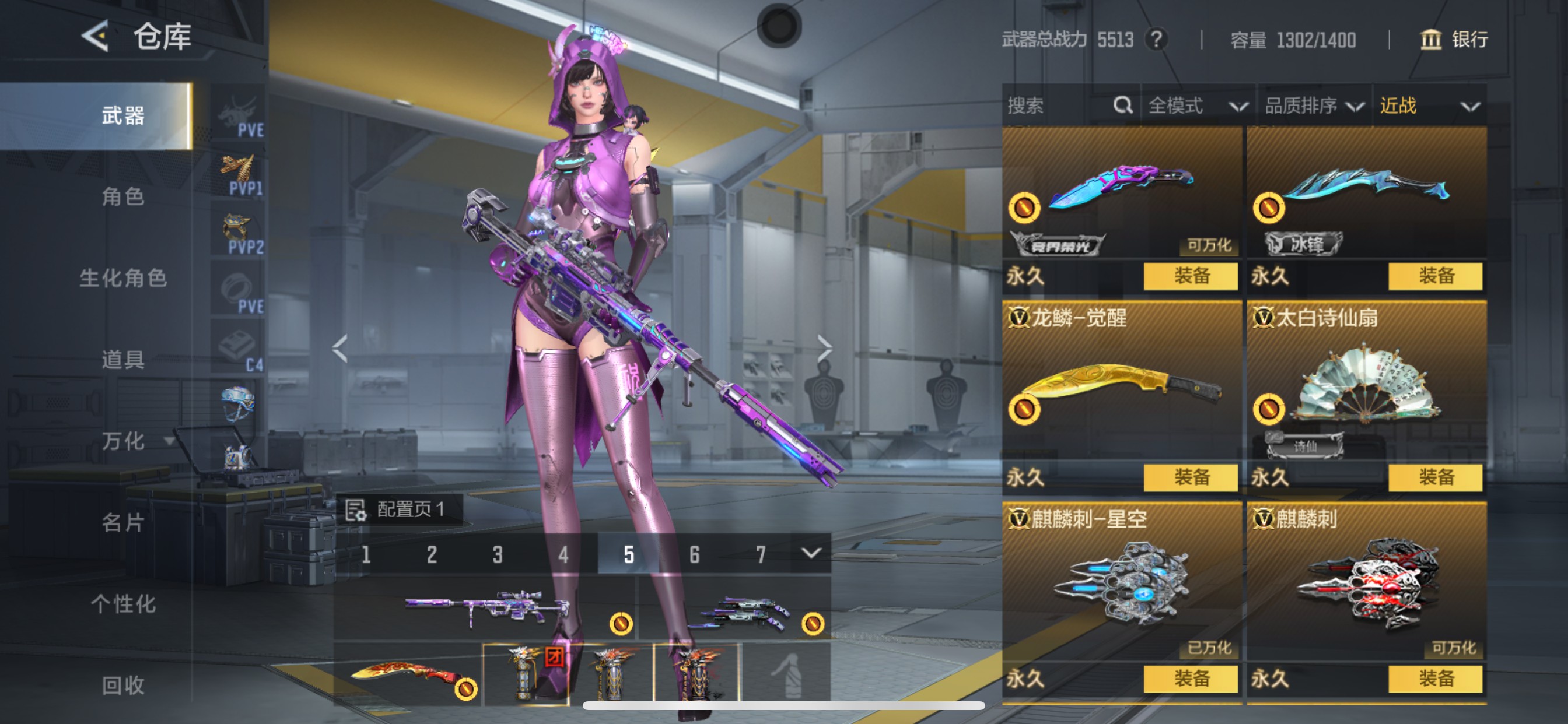The width and height of the screenshot is (1568, 724).
Task: Switch to the 生化角色 category
Action: point(123,278)
